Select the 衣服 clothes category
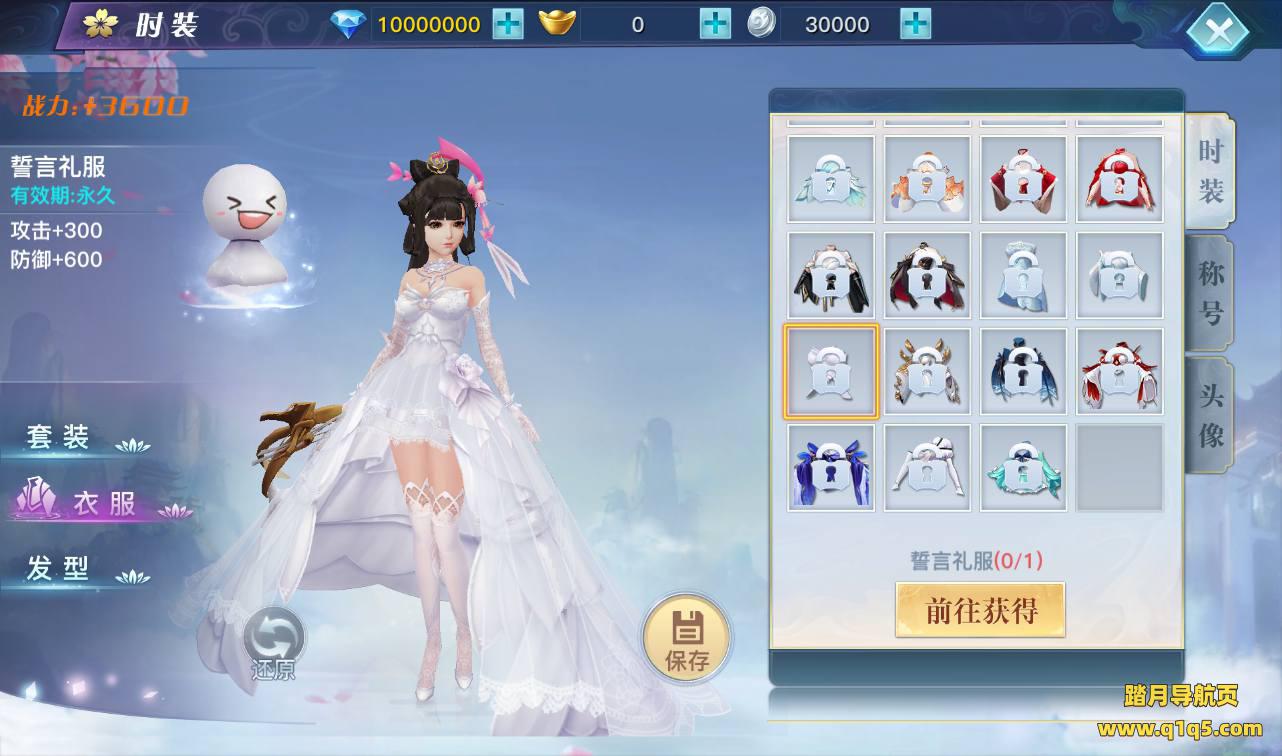This screenshot has width=1282, height=756. pyautogui.click(x=102, y=503)
